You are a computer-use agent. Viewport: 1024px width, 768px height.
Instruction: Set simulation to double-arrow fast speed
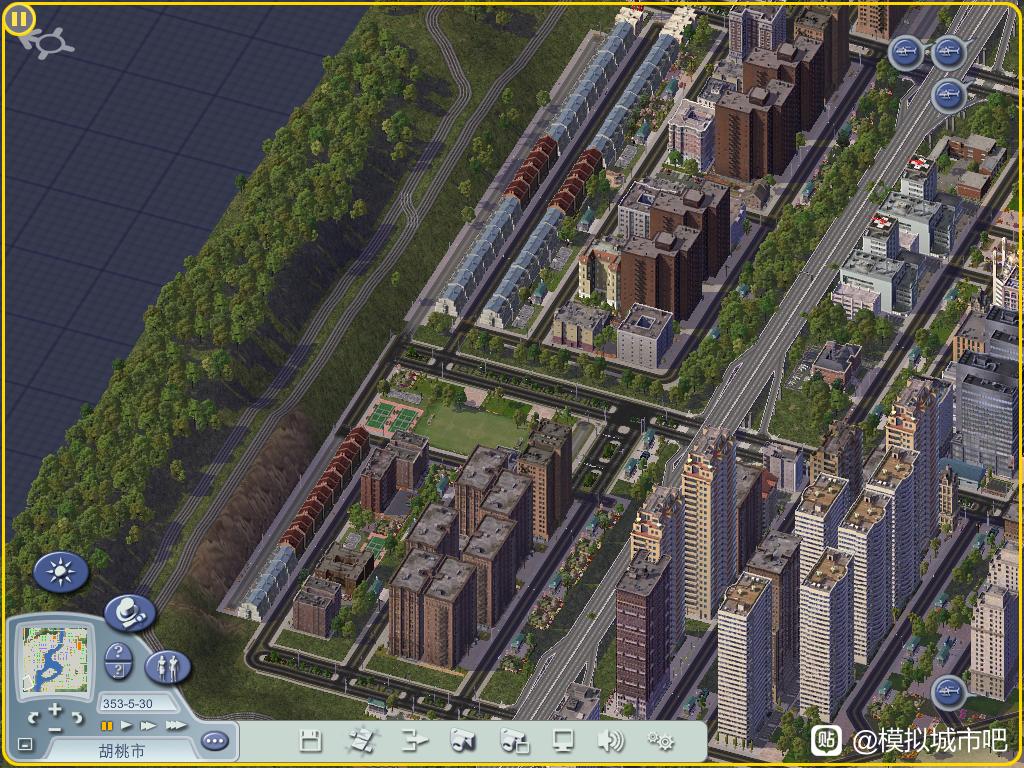coord(149,725)
